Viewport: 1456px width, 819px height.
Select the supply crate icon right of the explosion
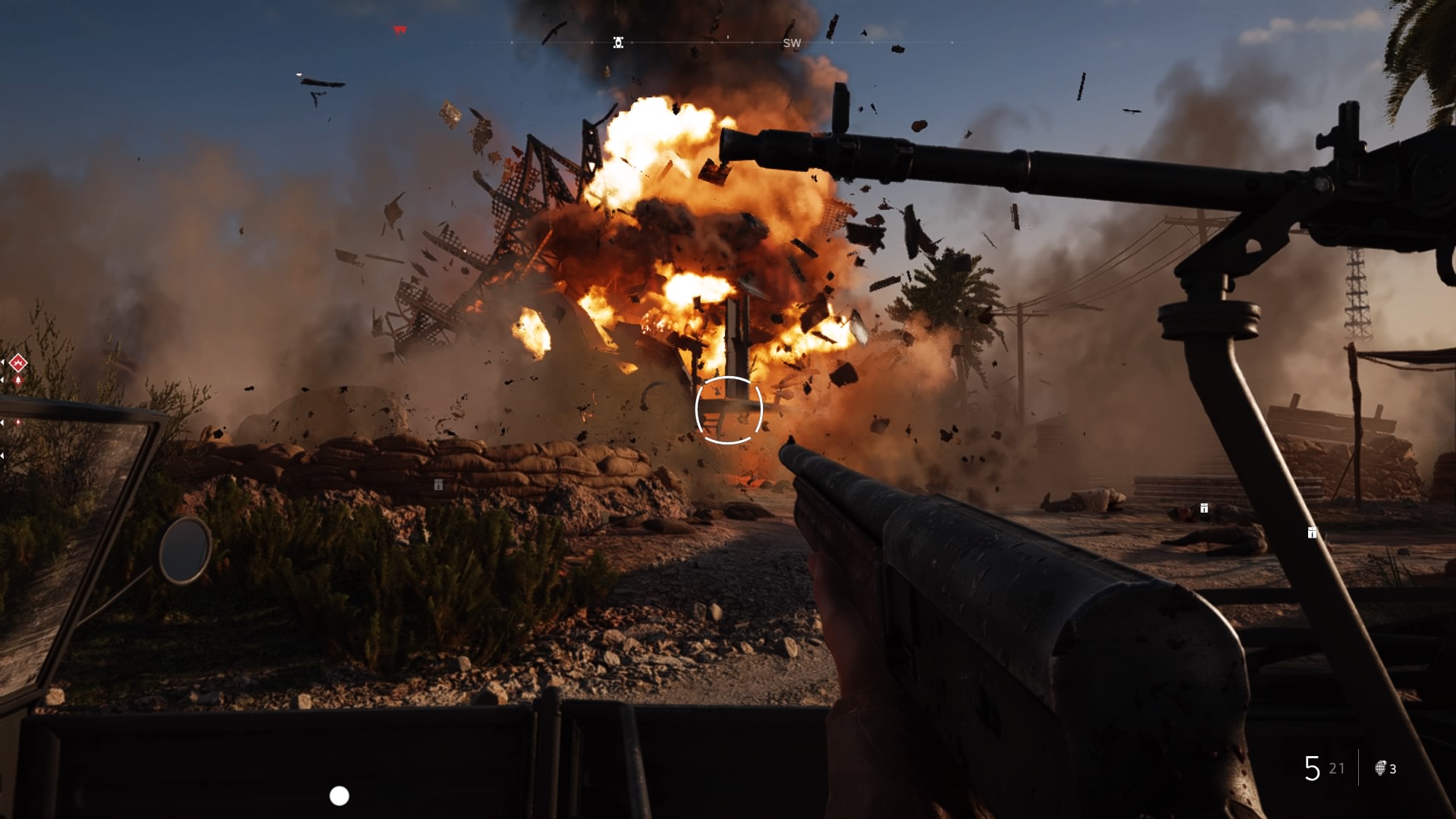[1204, 508]
